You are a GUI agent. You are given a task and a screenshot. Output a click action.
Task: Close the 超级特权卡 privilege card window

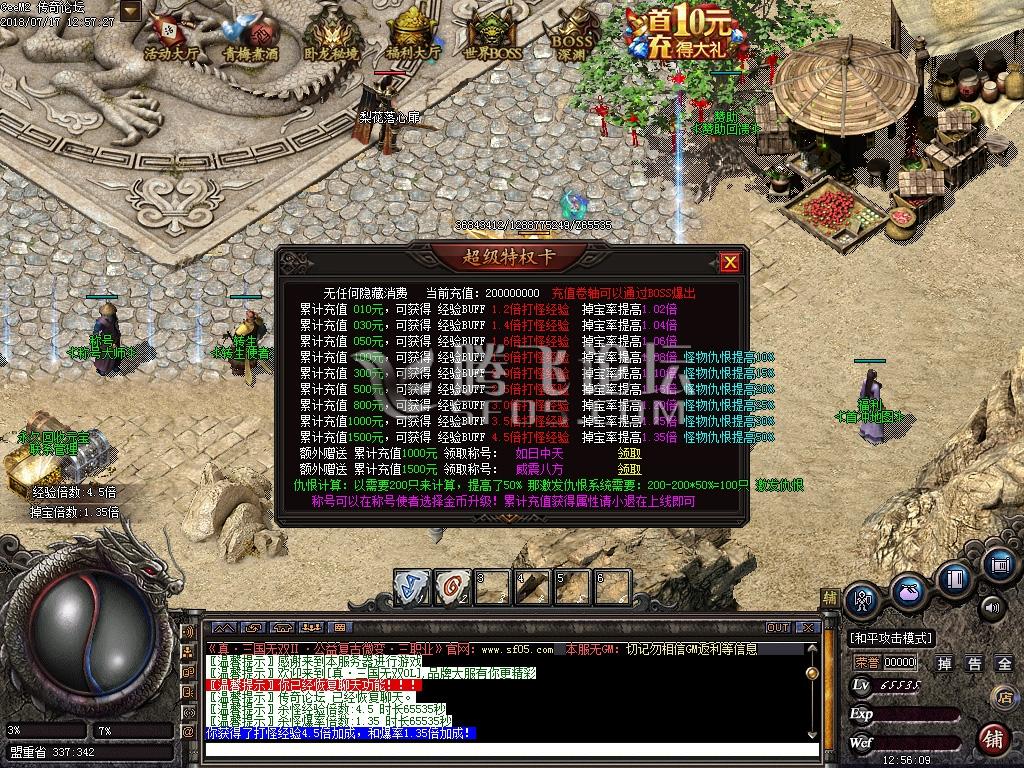pyautogui.click(x=731, y=262)
